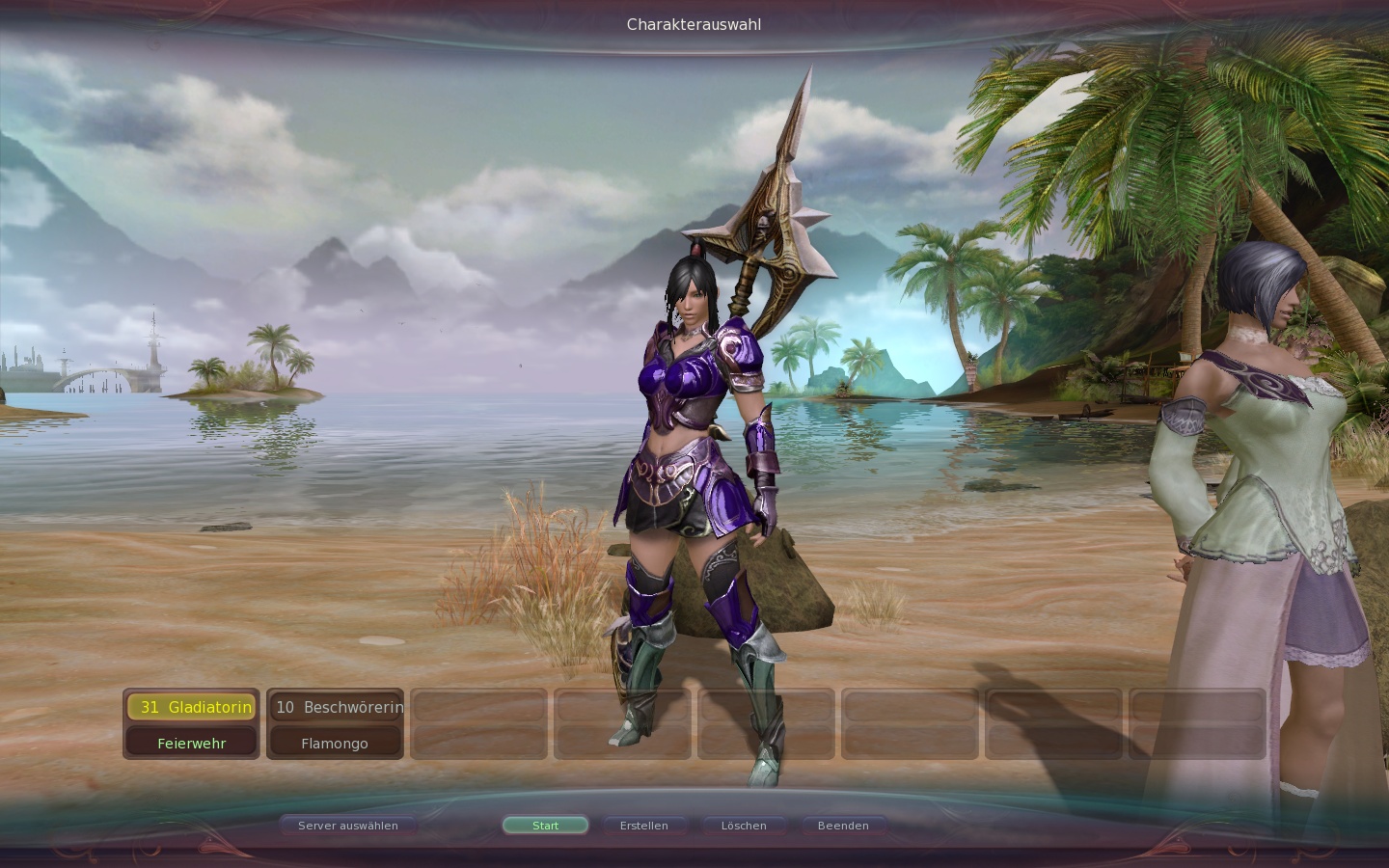1389x868 pixels.
Task: Select the level 31 Gladiatorin character Feierwehr
Action: (191, 723)
